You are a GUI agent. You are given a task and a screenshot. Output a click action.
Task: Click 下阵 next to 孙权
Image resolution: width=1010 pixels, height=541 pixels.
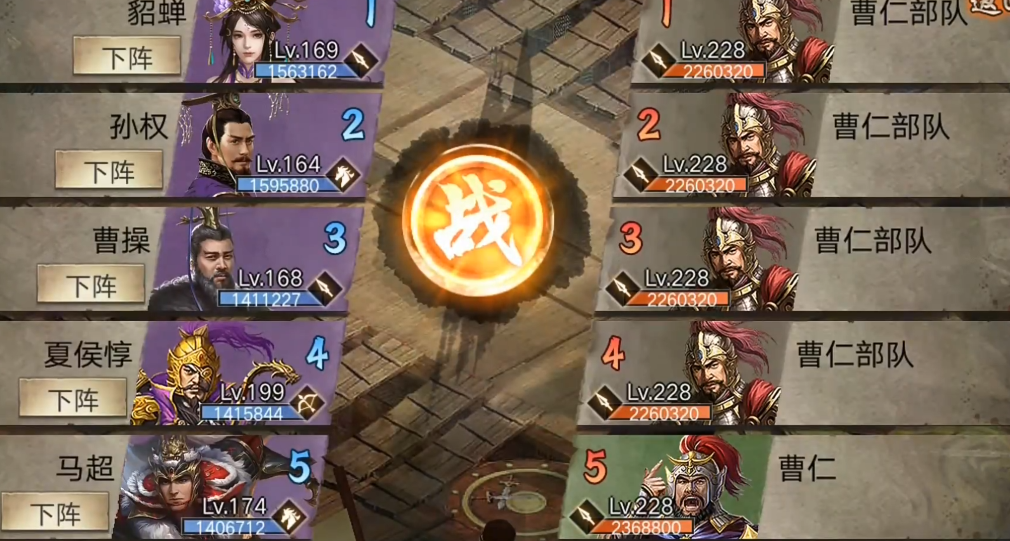[109, 171]
